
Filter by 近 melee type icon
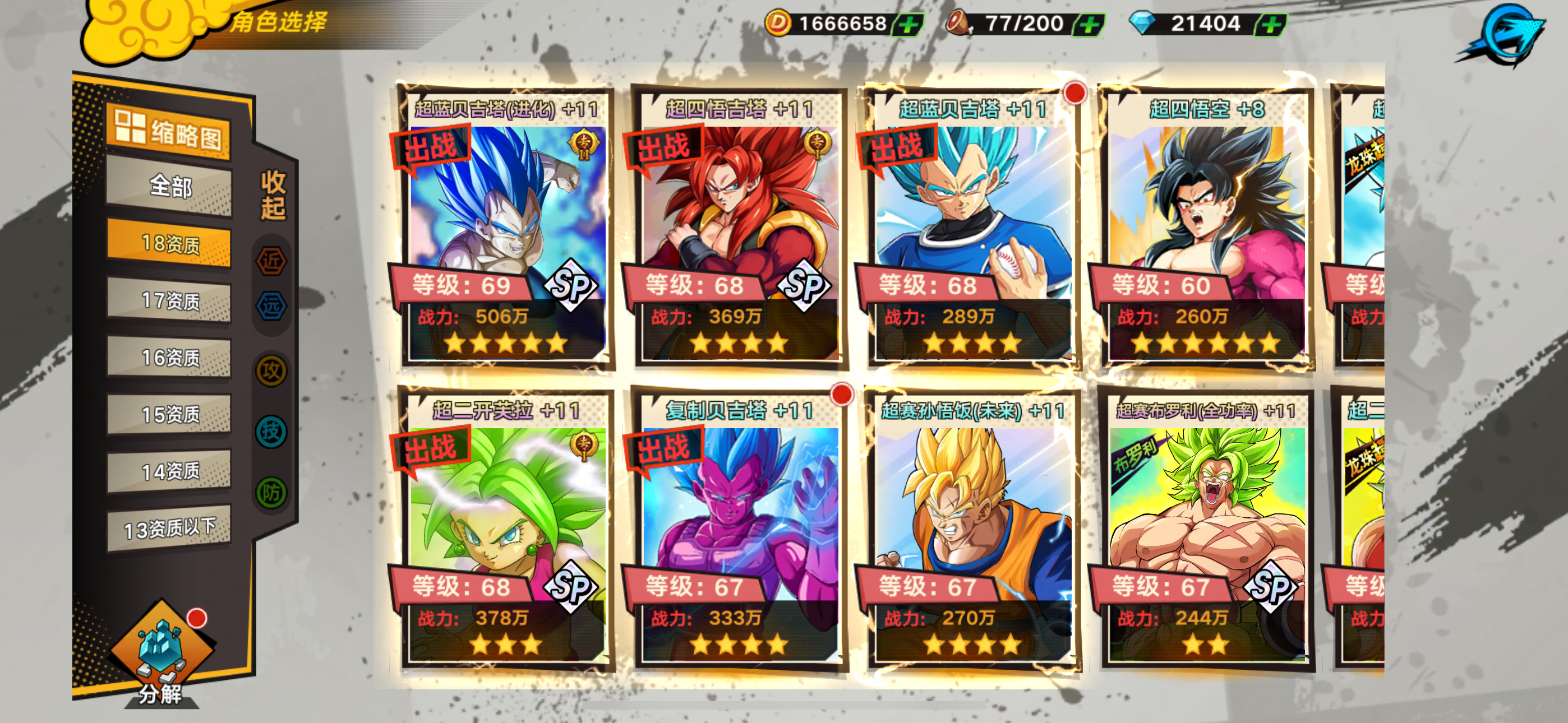tap(271, 261)
